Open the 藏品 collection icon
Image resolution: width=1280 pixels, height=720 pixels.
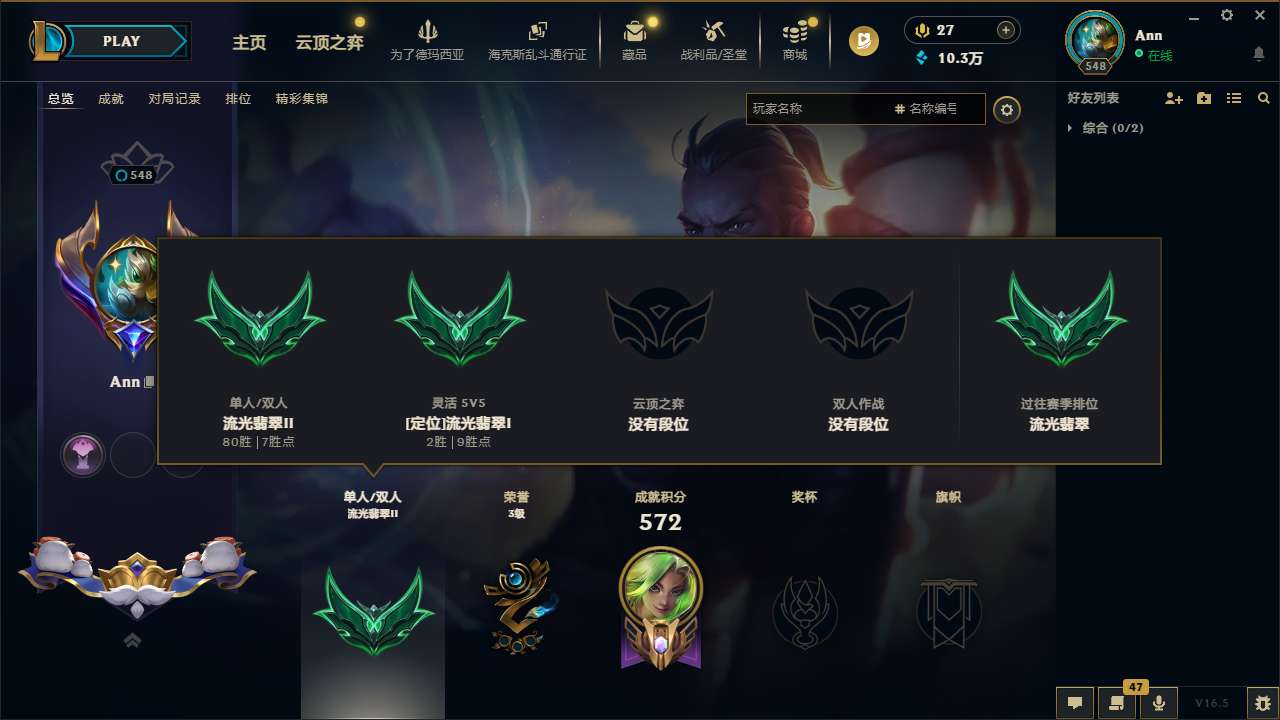(633, 40)
